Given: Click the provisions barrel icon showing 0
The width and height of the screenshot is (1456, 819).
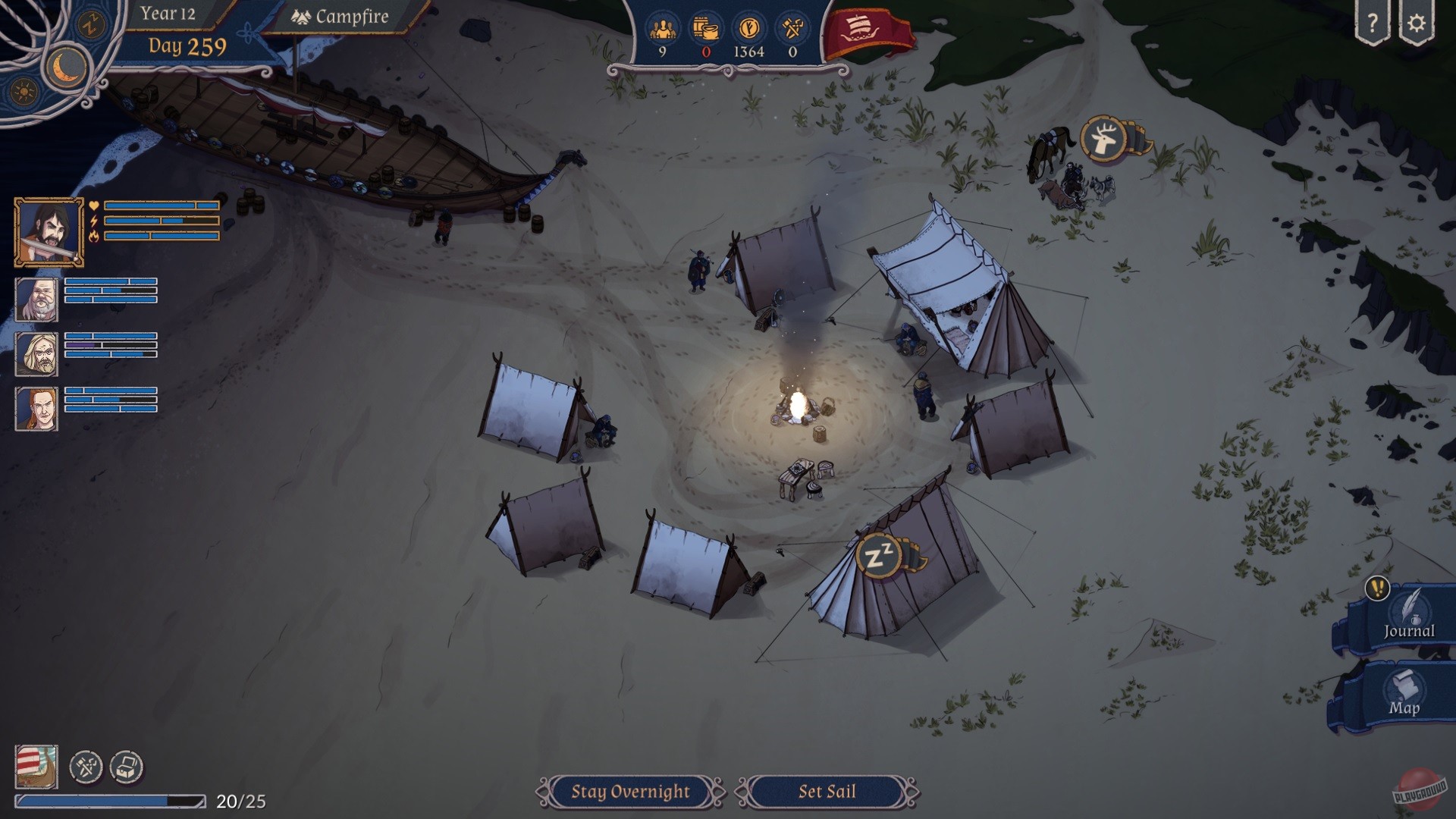Looking at the screenshot, I should click(x=704, y=27).
